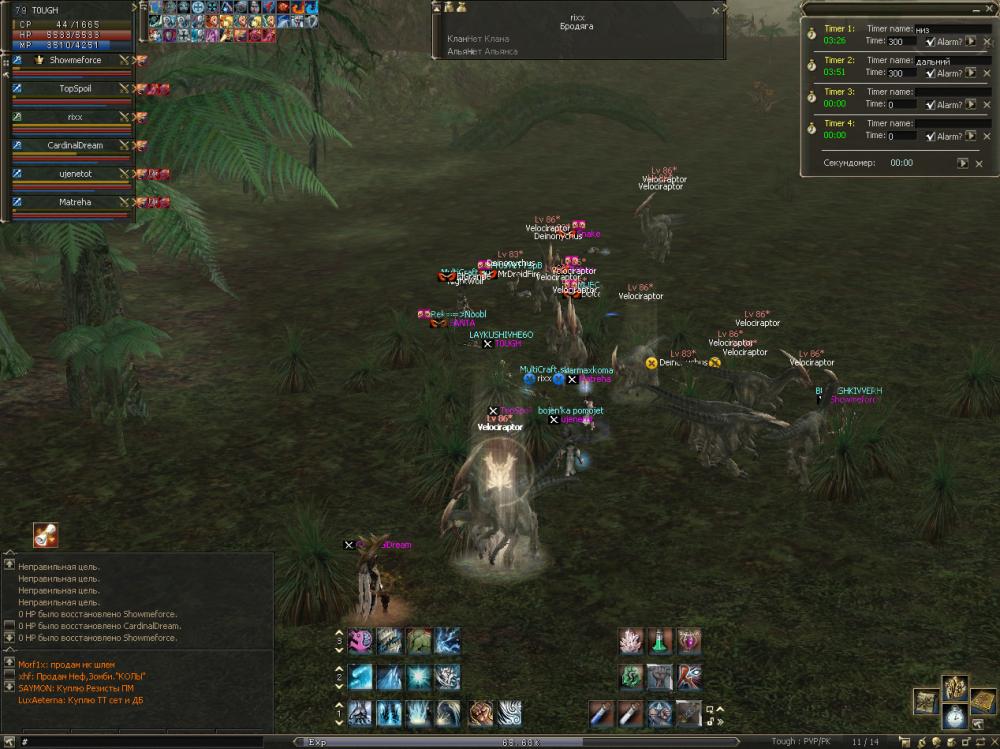Viewport: 1000px width, 749px height.
Task: Activate the golden fist skill
Action: click(481, 712)
